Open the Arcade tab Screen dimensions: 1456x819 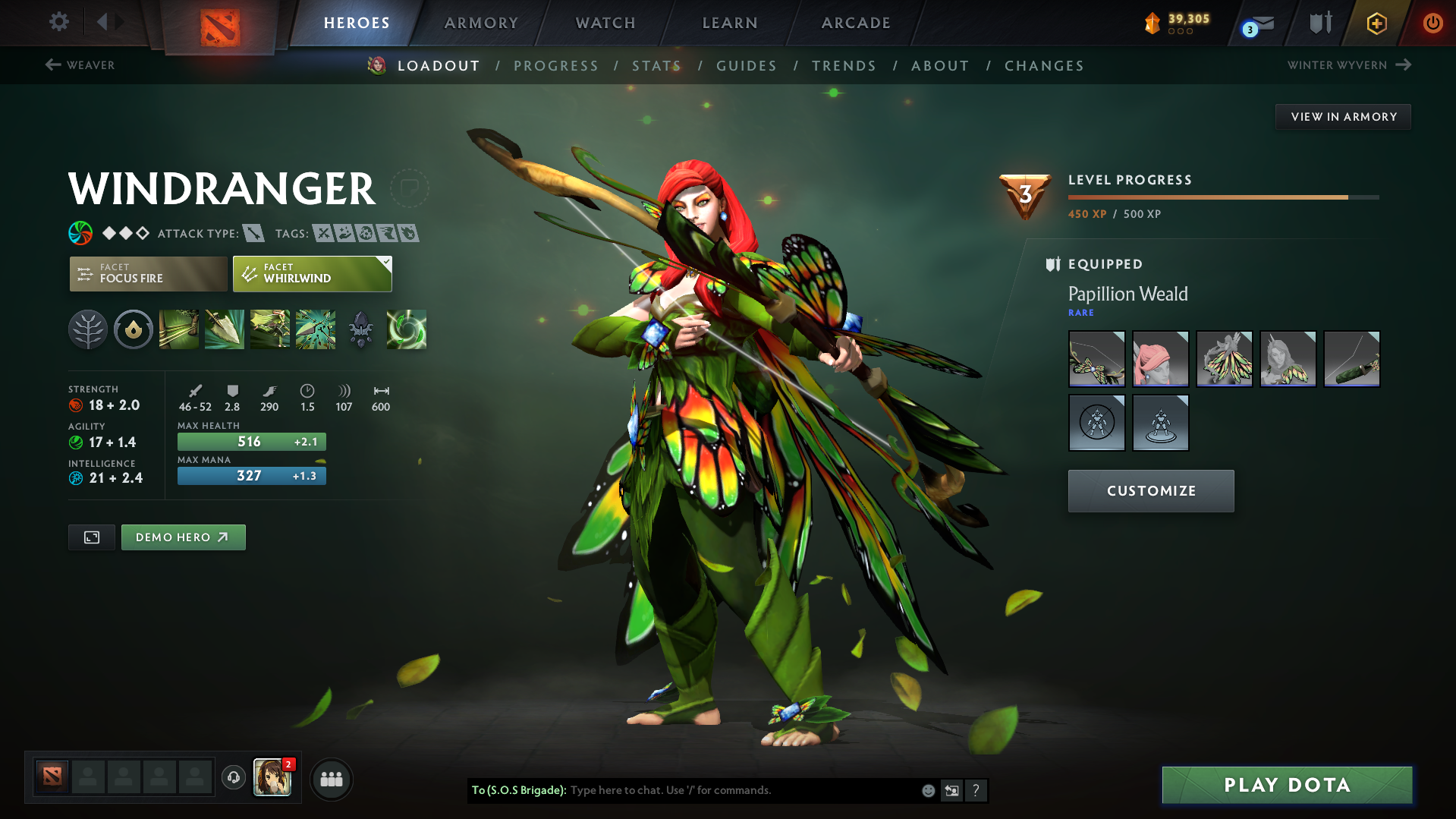(856, 23)
